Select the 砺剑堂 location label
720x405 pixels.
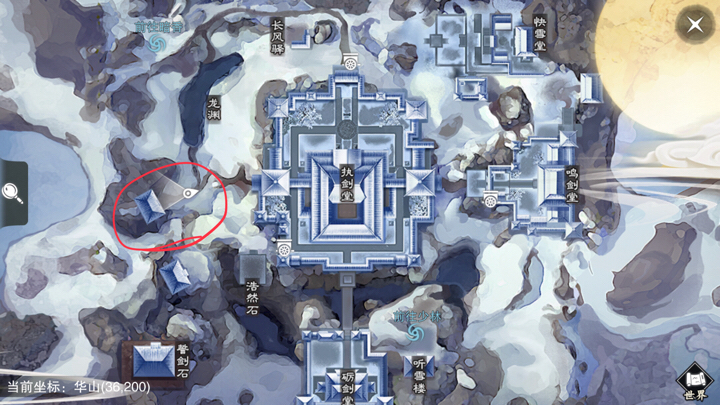[347, 384]
